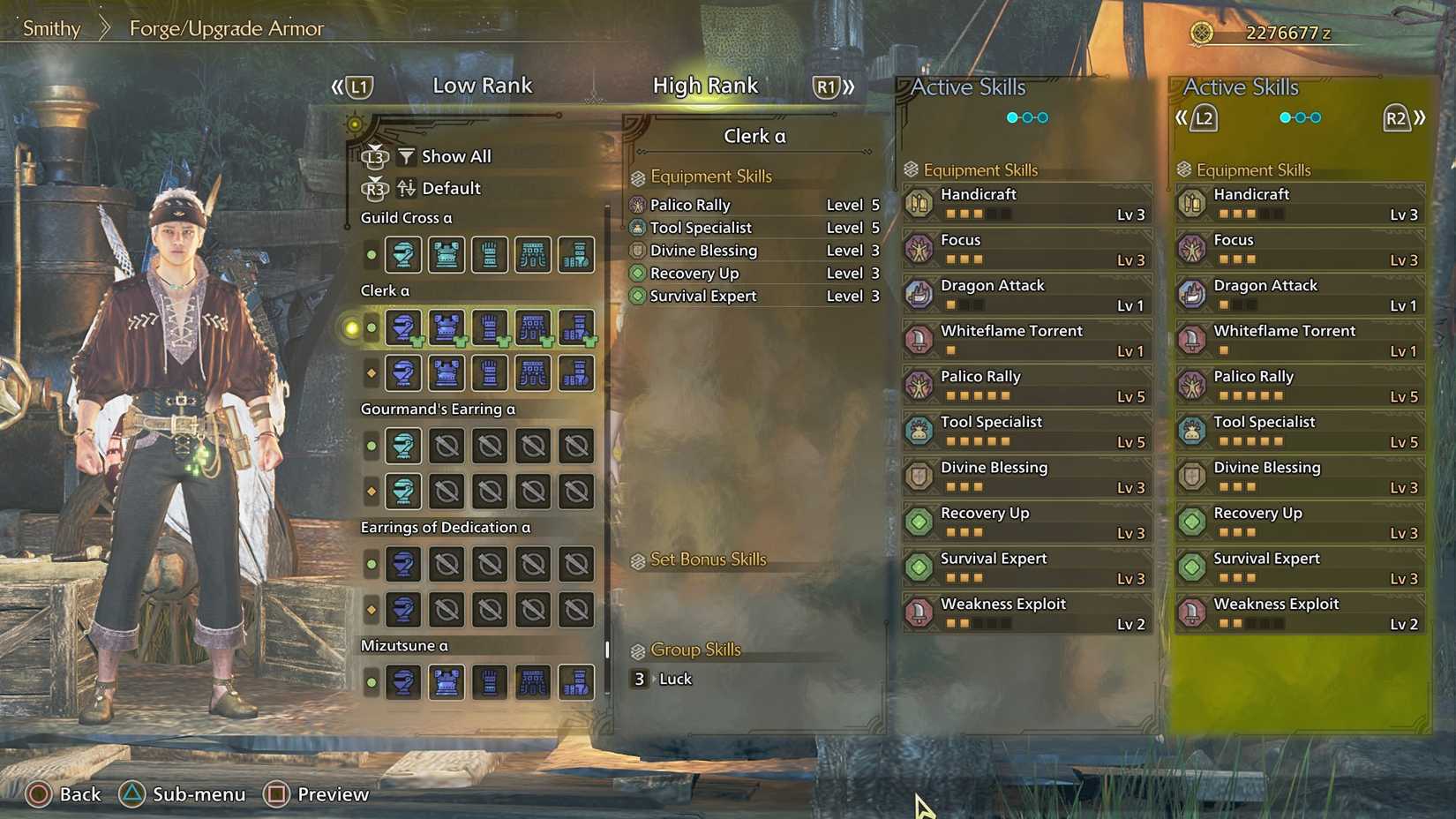Click the Whiteflame Torrent skill icon
1456x819 pixels.
point(920,340)
